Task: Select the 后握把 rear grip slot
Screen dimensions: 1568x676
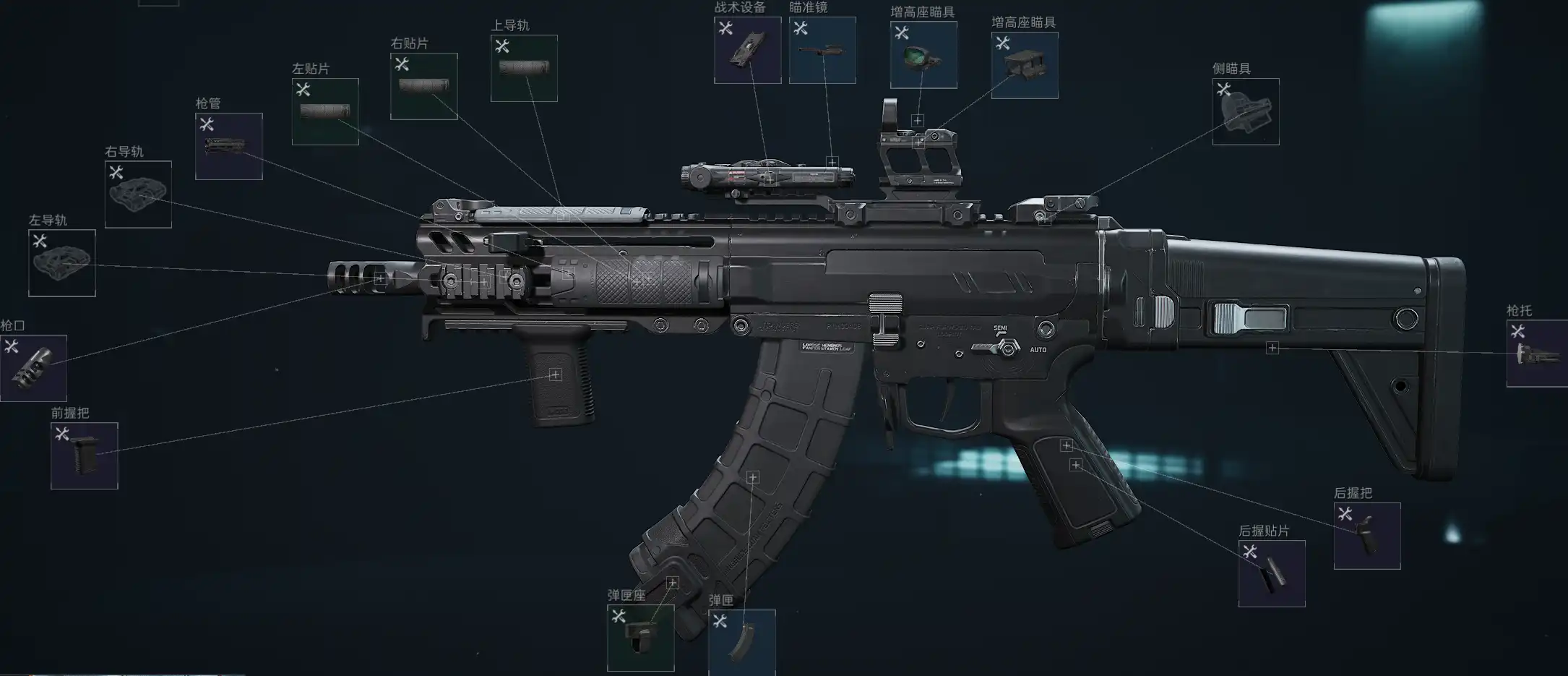Action: [1367, 536]
